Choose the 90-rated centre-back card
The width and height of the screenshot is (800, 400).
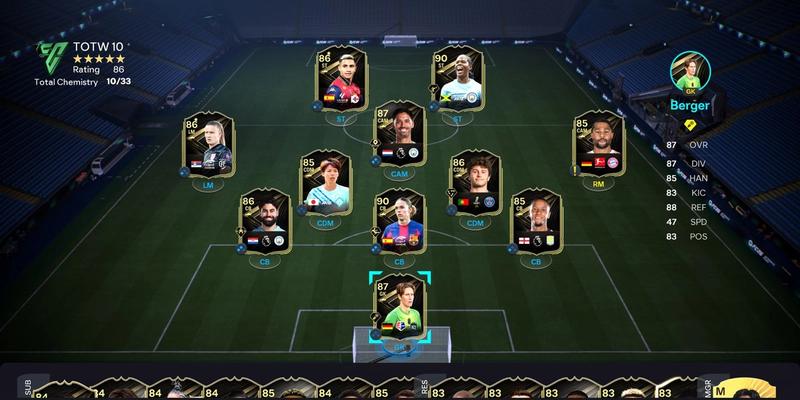[400, 222]
